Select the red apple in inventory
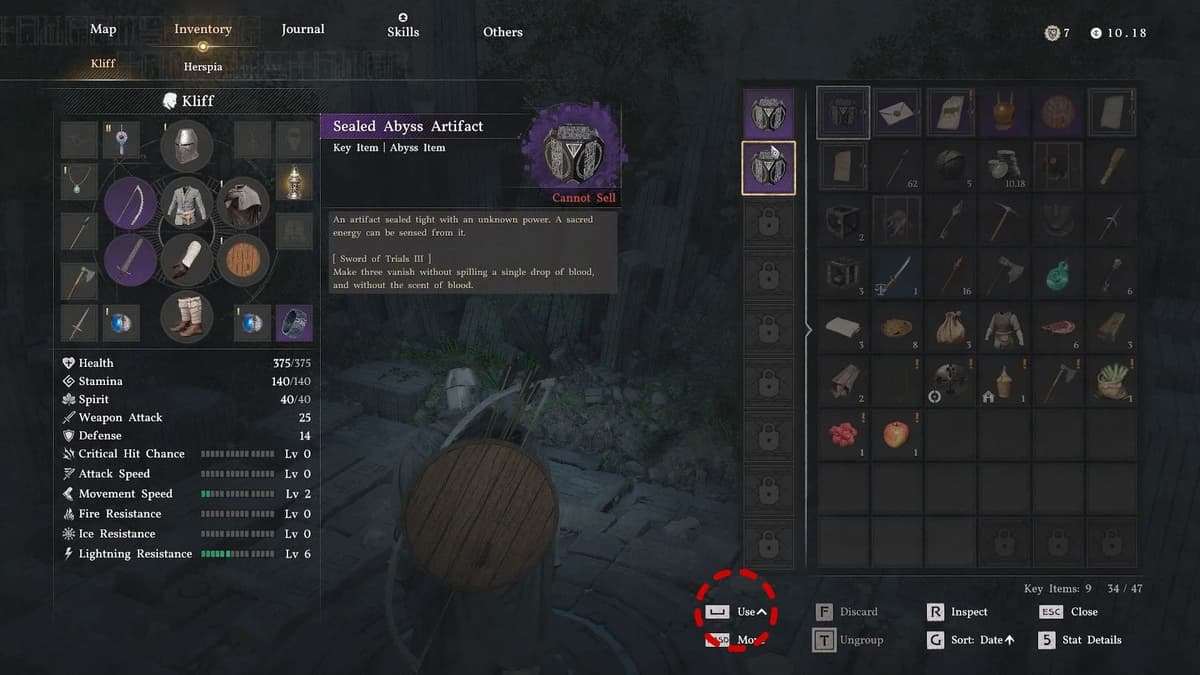 [898, 435]
